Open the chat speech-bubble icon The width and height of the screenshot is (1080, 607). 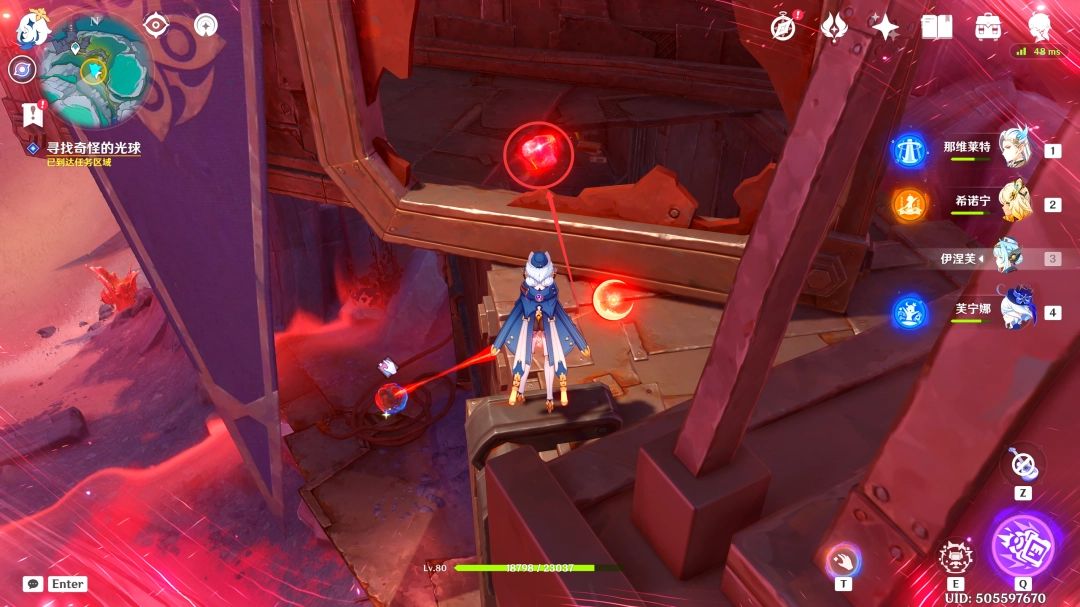point(33,584)
